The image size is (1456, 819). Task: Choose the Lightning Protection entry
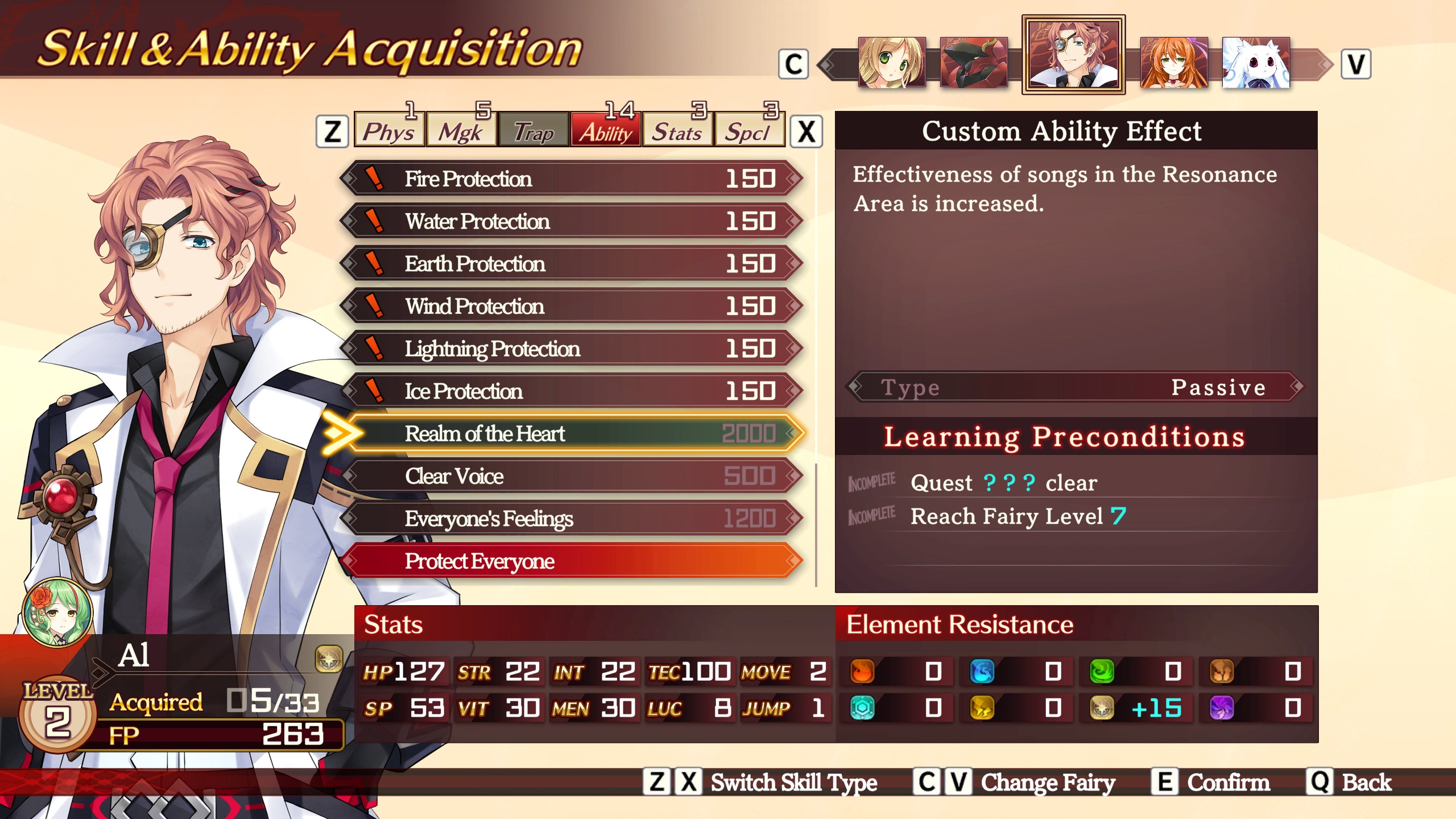tap(572, 349)
